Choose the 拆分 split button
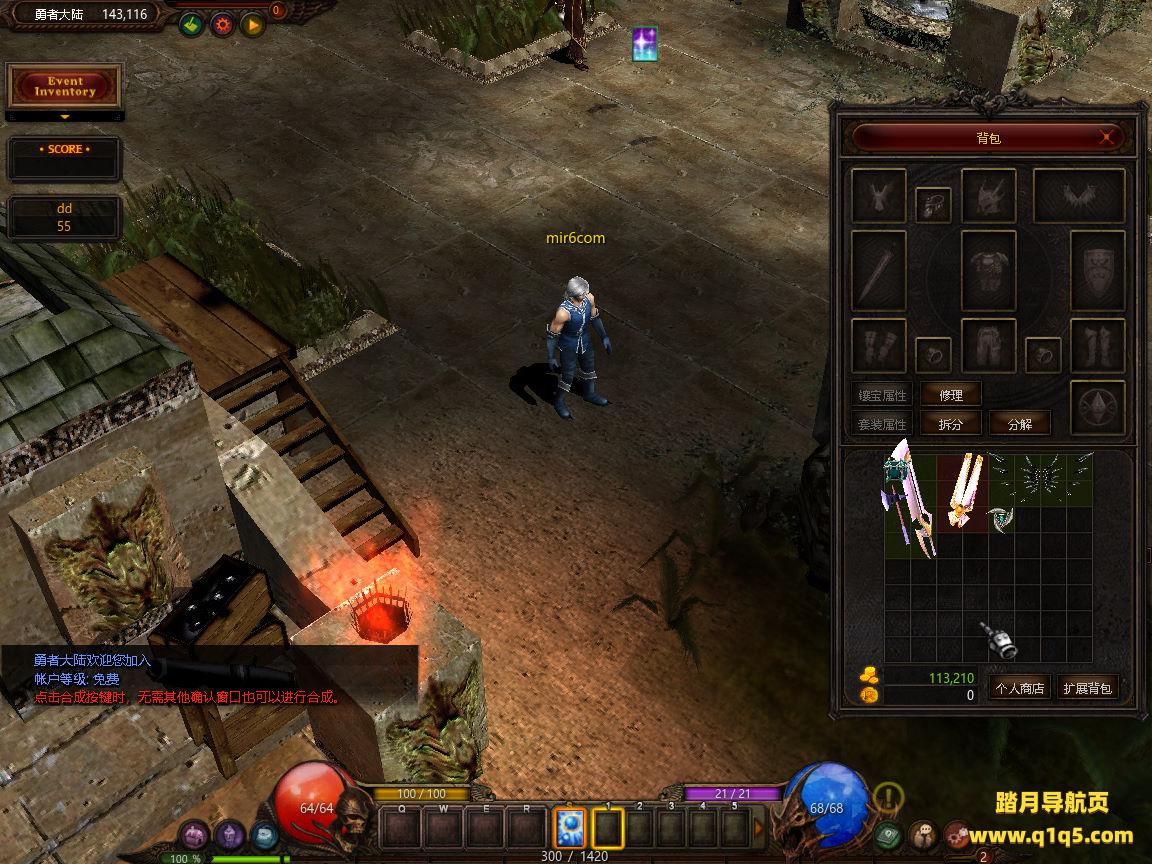This screenshot has height=864, width=1152. tap(950, 423)
